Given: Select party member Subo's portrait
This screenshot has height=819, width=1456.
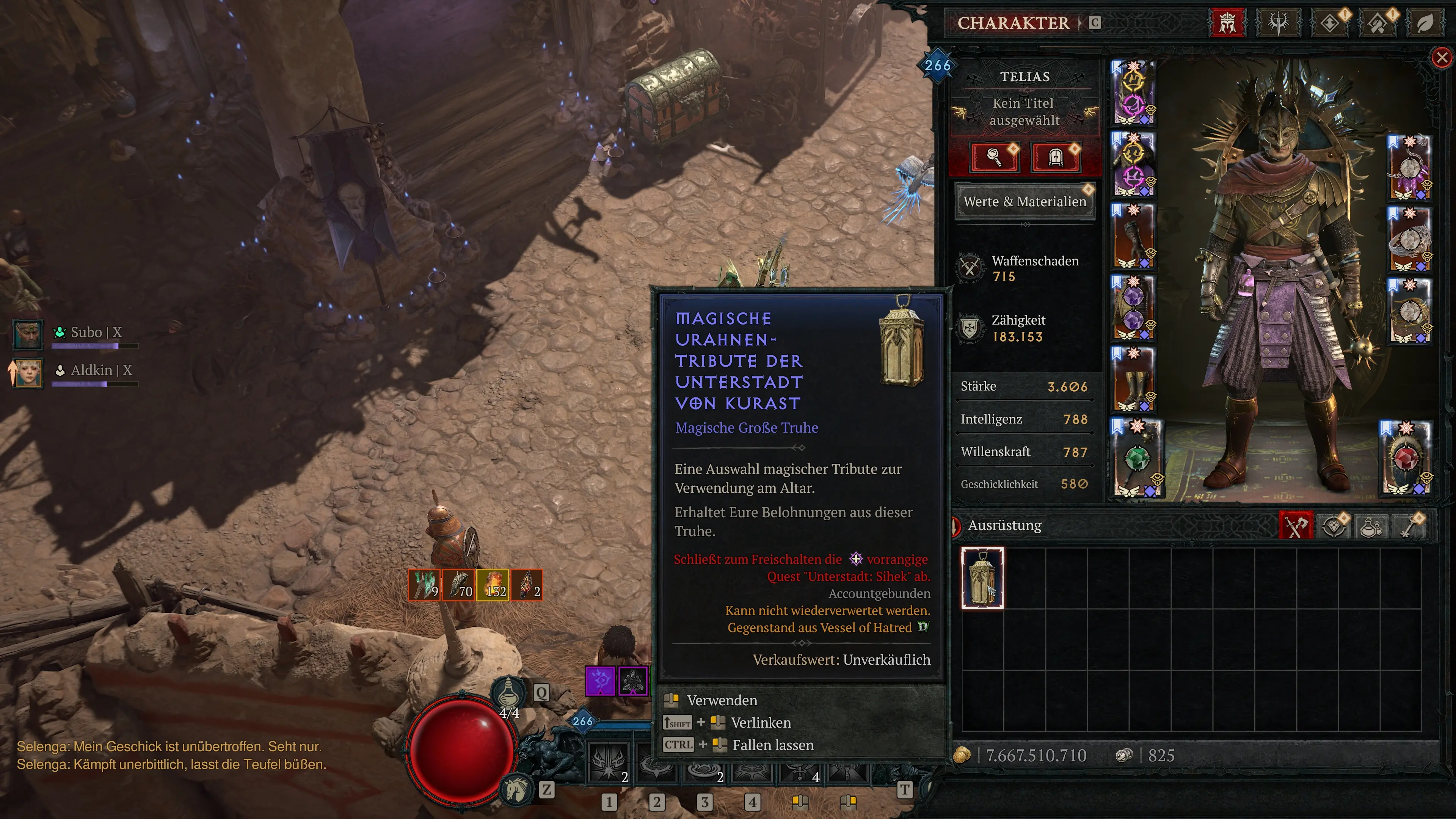Looking at the screenshot, I should (x=27, y=334).
